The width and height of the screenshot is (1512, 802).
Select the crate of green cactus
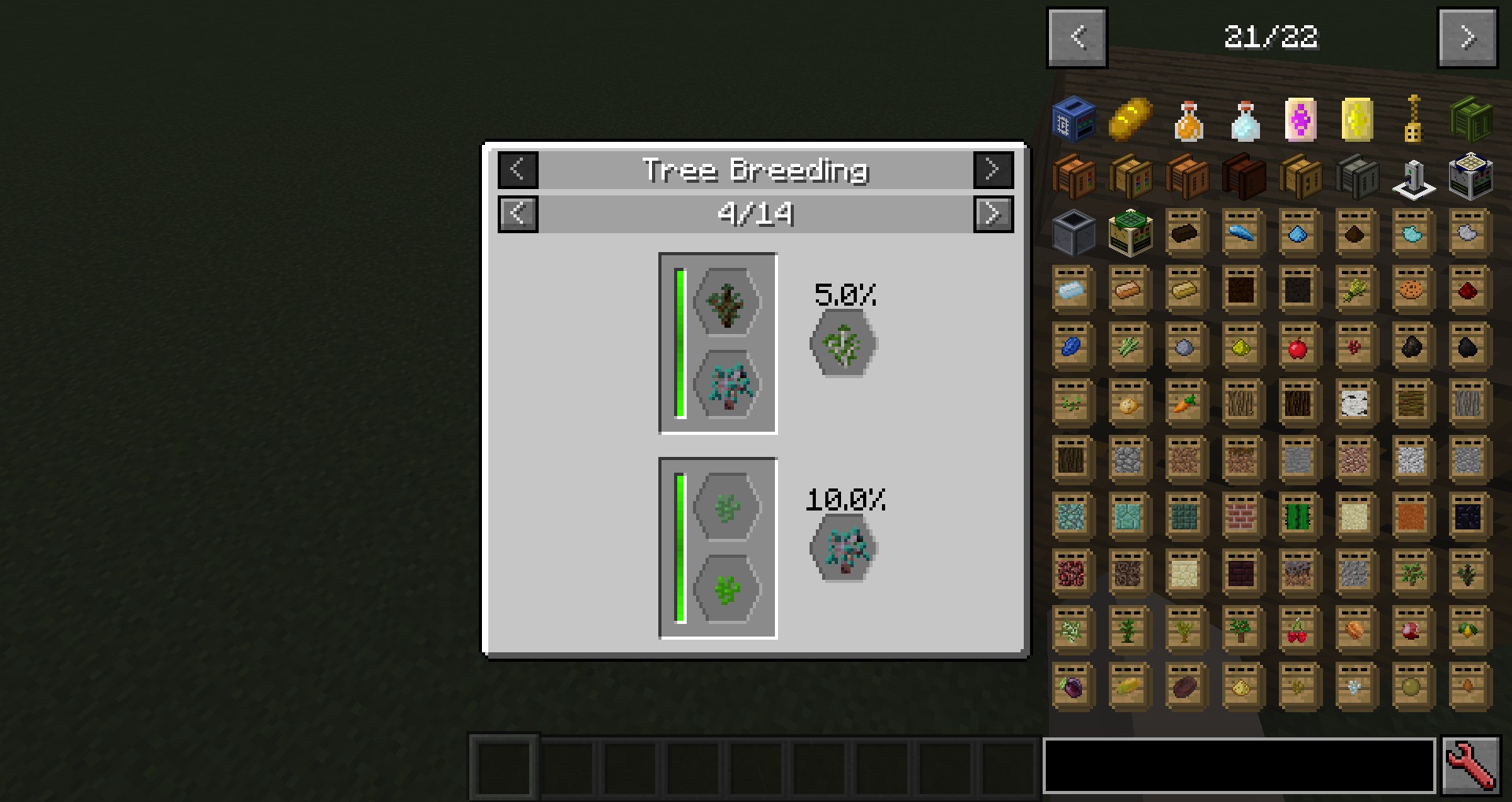click(x=1298, y=518)
